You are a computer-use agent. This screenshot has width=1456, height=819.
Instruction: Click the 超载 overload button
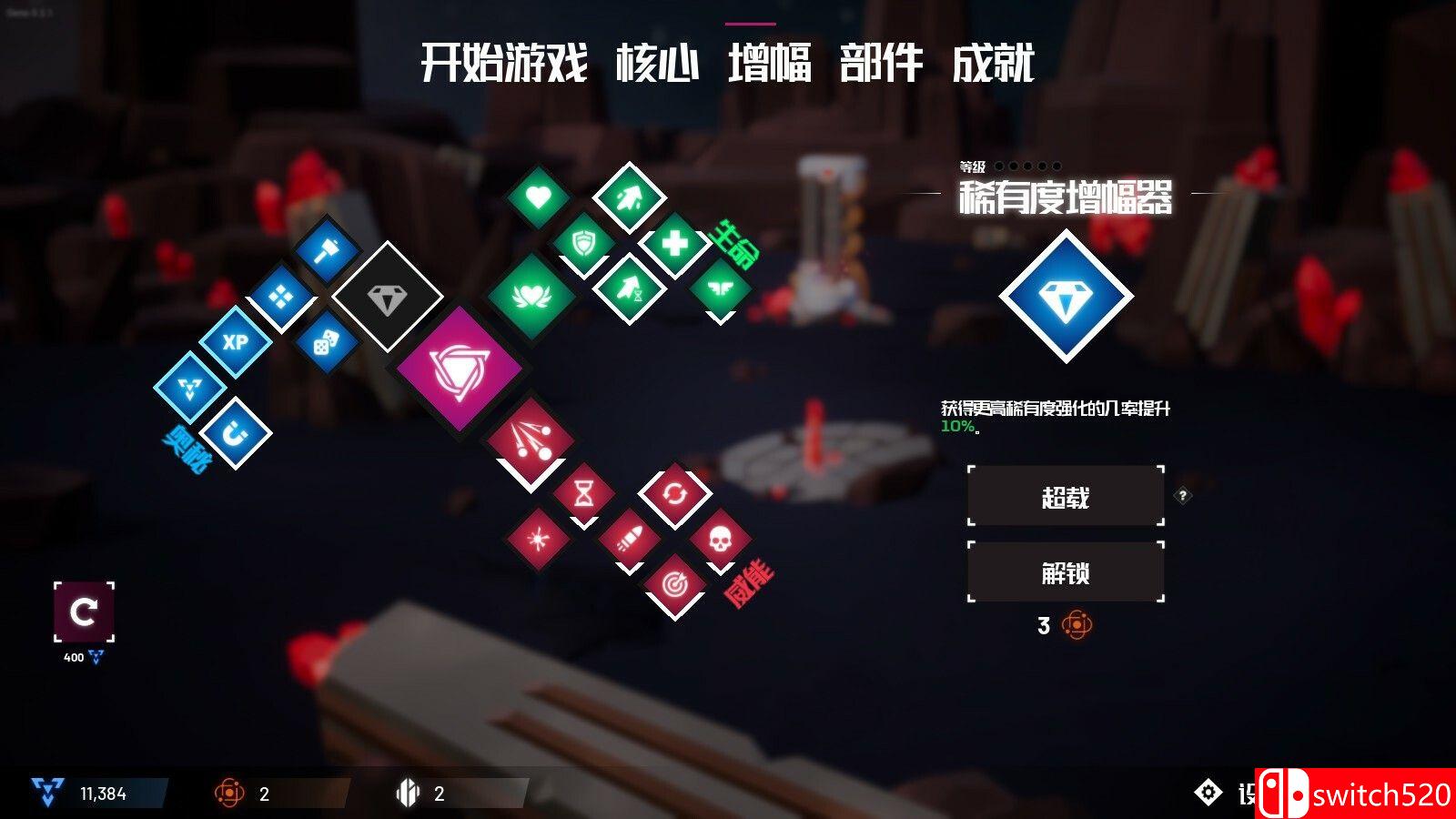point(1067,496)
